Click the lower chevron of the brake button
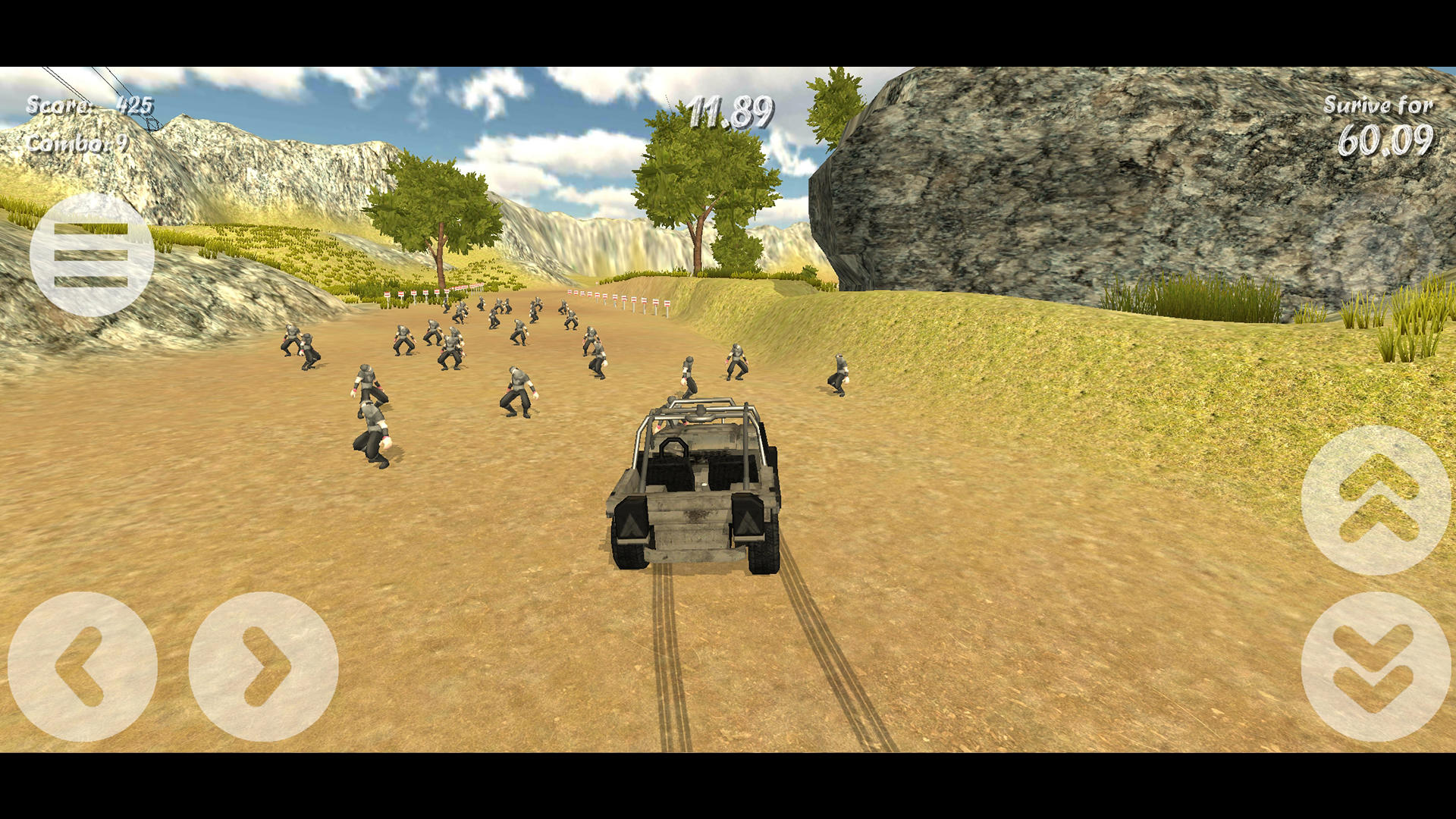Screen dimensions: 1456x819 pos(1373,690)
